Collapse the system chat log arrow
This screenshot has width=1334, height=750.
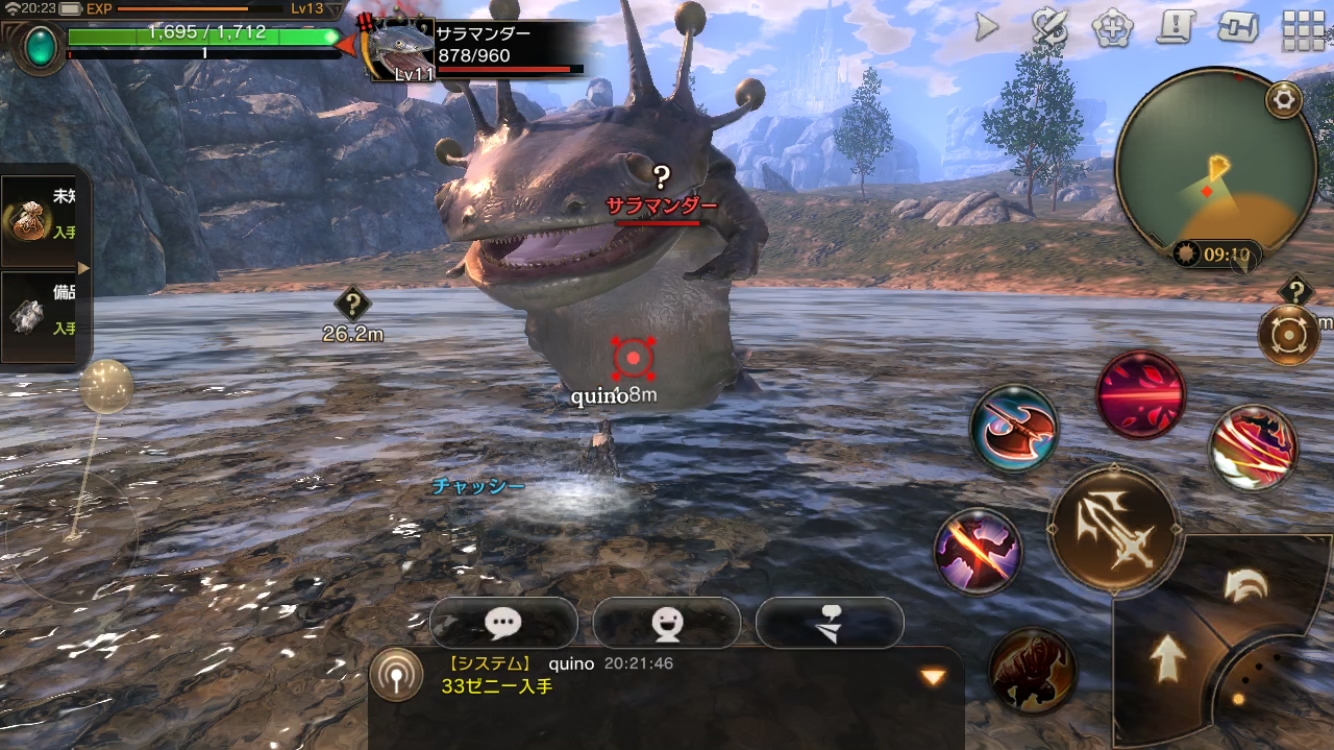click(x=932, y=677)
